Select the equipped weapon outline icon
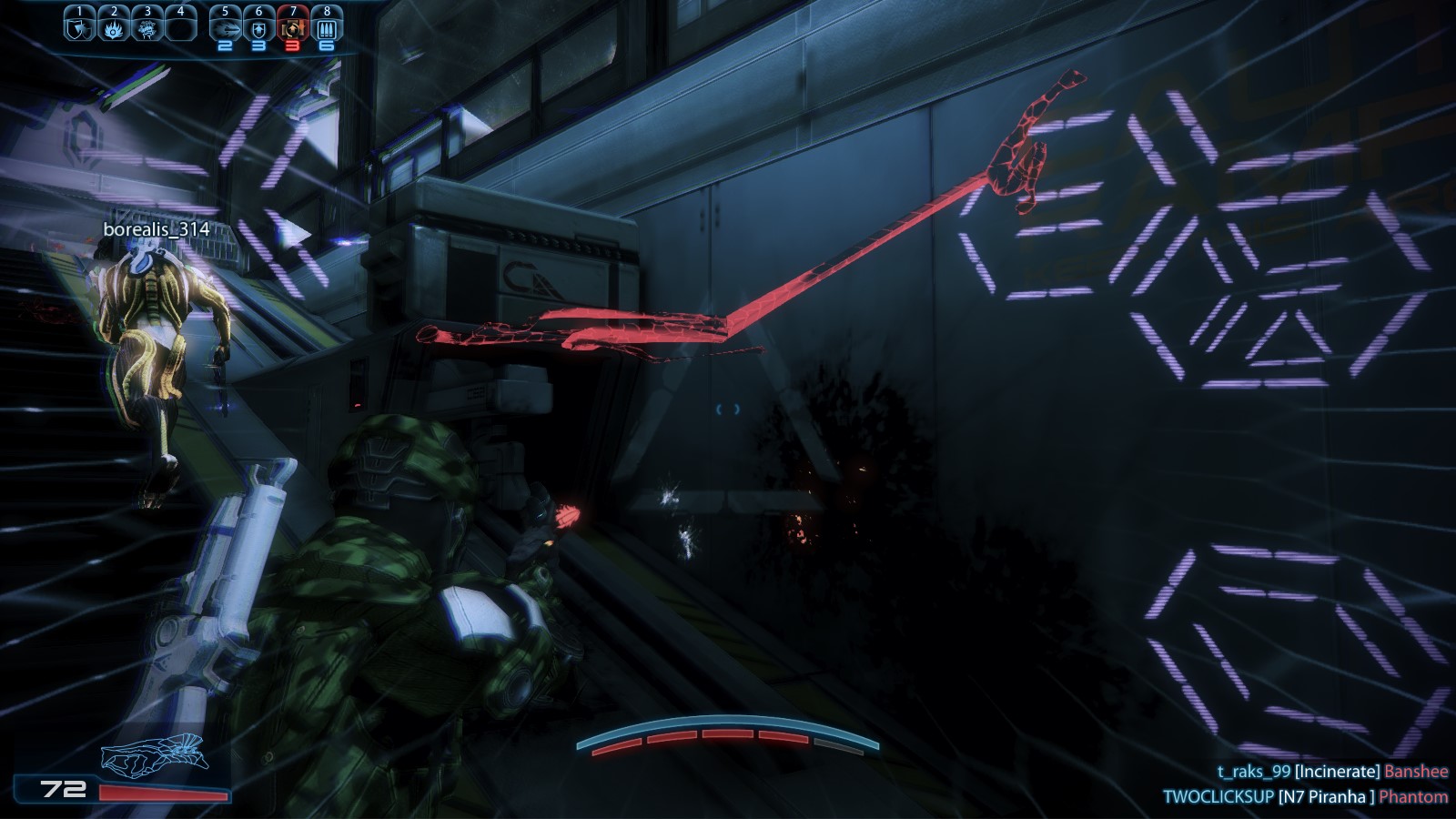The width and height of the screenshot is (1456, 819). pos(155,753)
